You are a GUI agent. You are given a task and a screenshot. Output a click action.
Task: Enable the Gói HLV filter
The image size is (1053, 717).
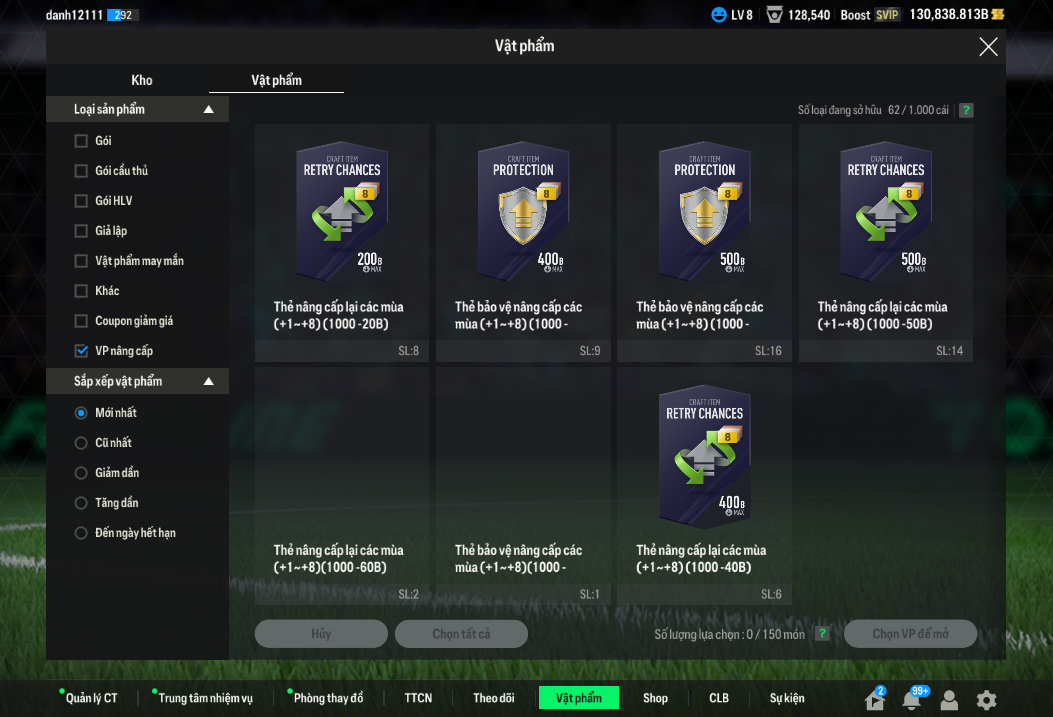[x=82, y=201]
